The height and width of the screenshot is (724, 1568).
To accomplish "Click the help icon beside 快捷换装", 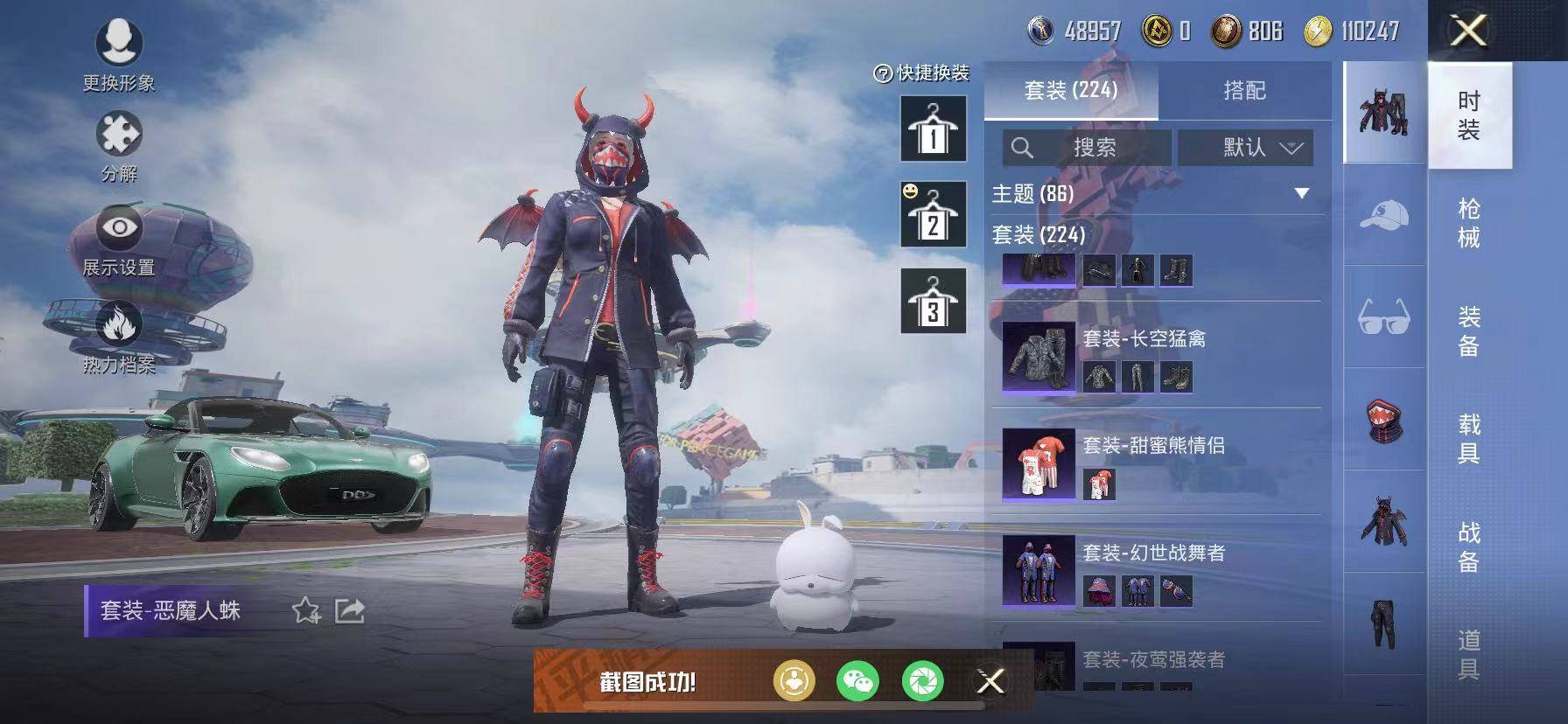I will coord(883,74).
